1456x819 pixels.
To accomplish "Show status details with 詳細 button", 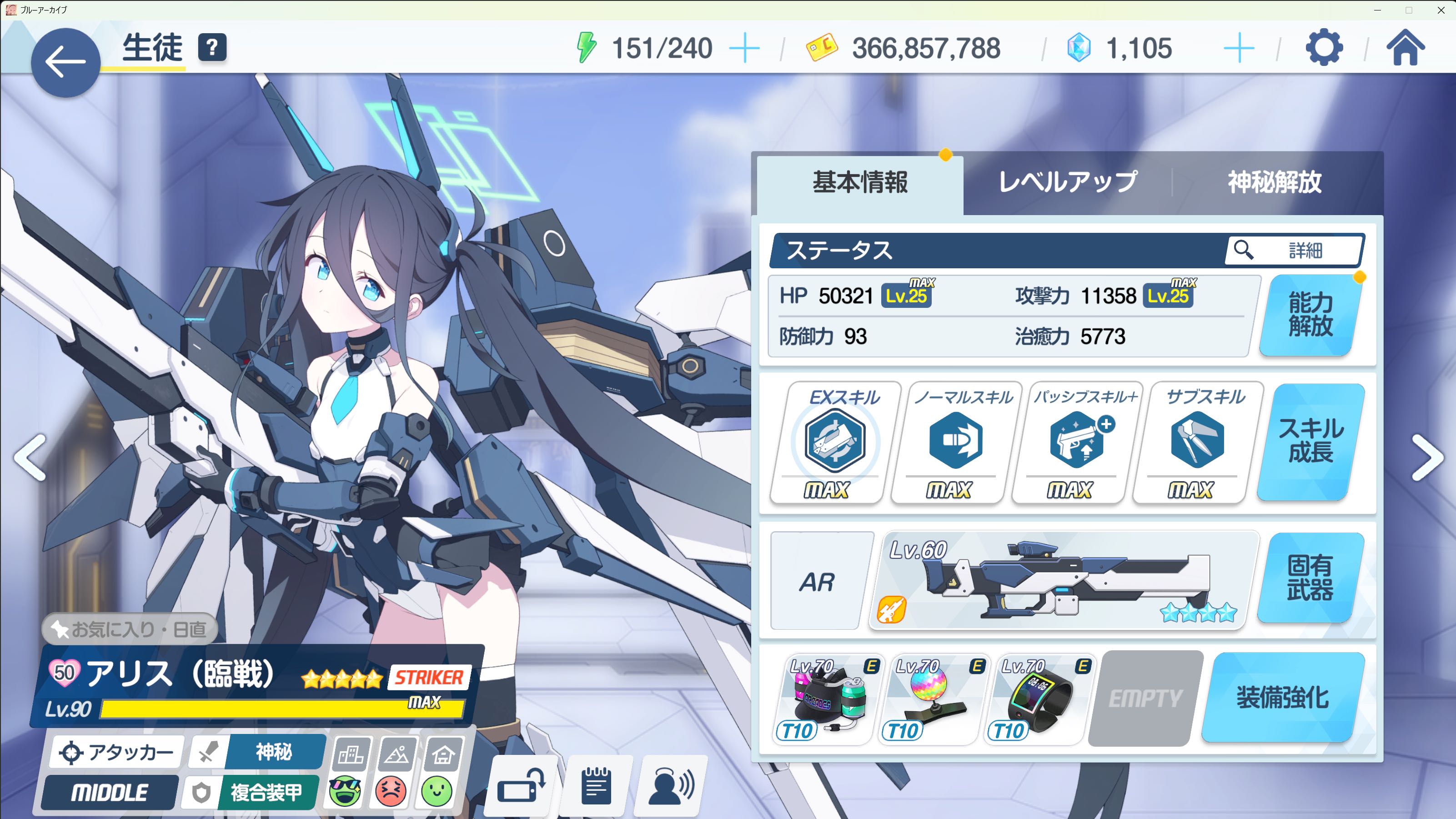I will coord(1294,250).
